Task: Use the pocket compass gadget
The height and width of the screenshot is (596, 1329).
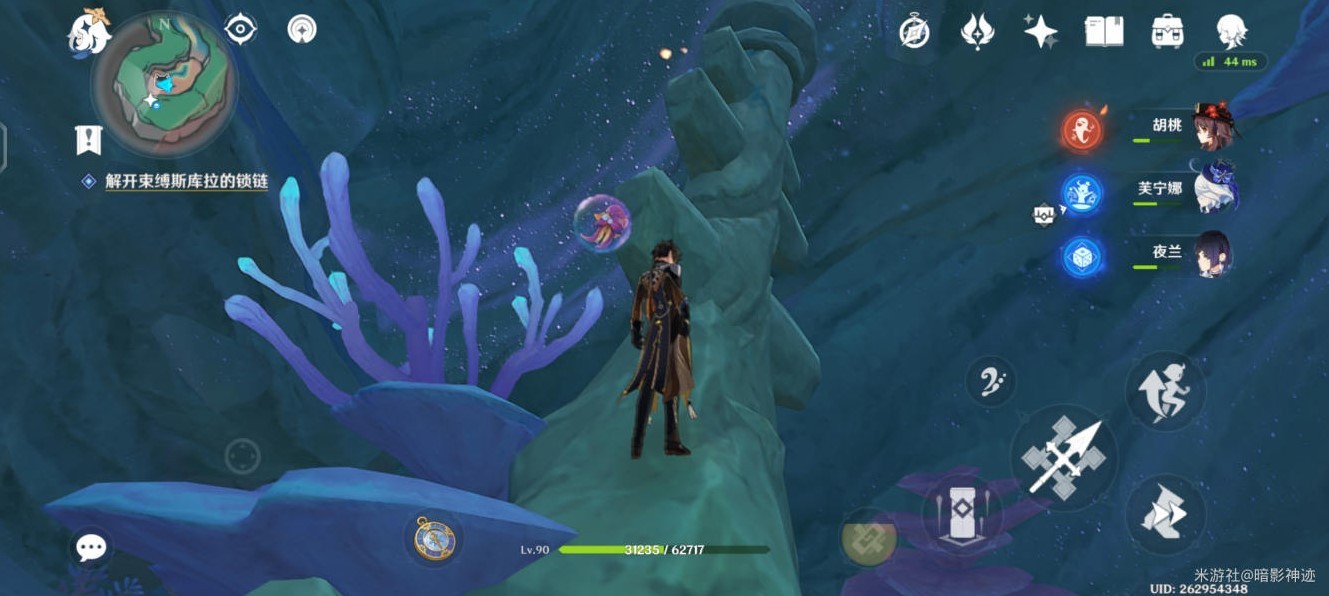Action: (x=434, y=538)
